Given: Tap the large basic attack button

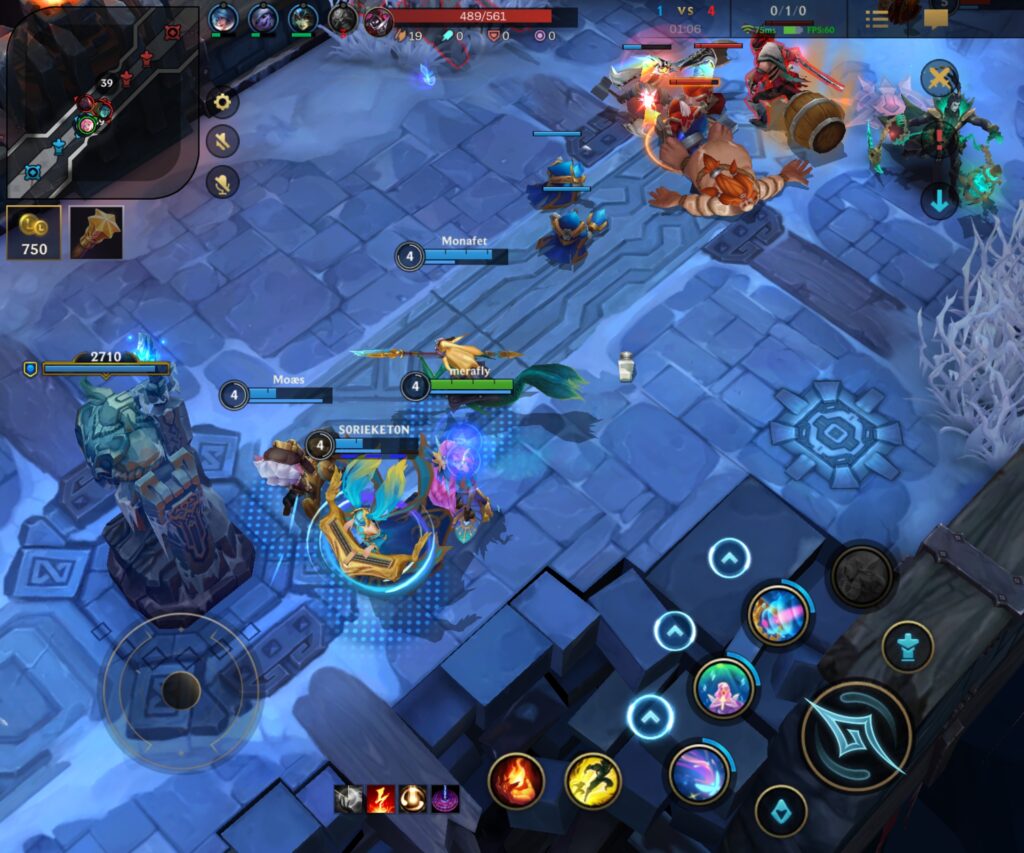Looking at the screenshot, I should (x=857, y=736).
